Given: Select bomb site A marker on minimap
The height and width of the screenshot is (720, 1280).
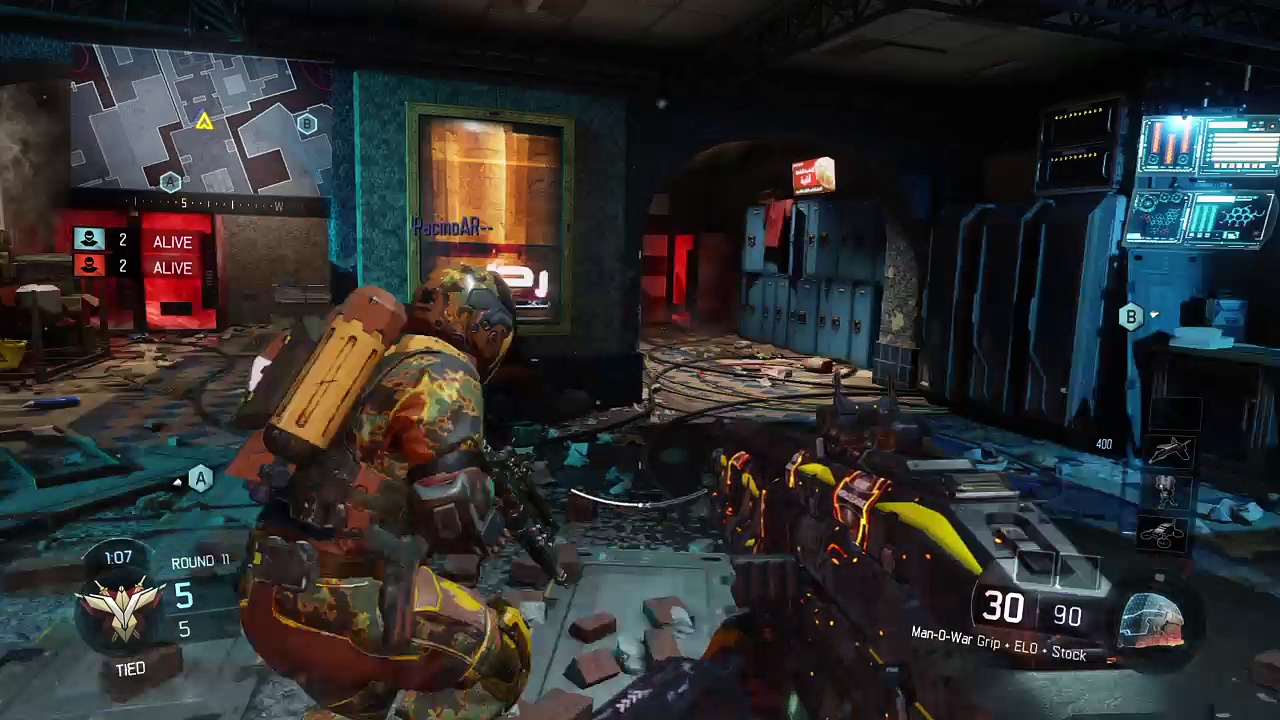Looking at the screenshot, I should [x=170, y=182].
